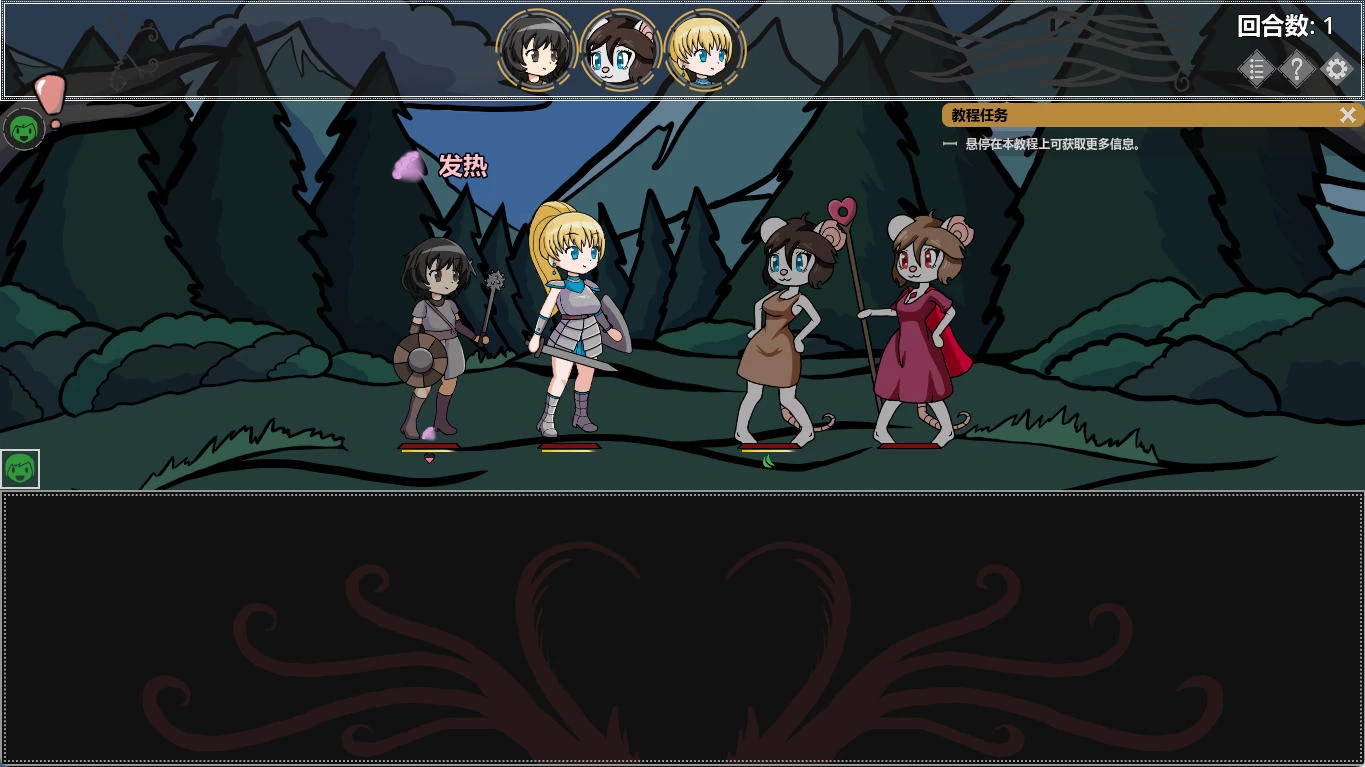Image resolution: width=1365 pixels, height=767 pixels.
Task: Choose the blonde knight turn-order portrait
Action: pos(705,49)
